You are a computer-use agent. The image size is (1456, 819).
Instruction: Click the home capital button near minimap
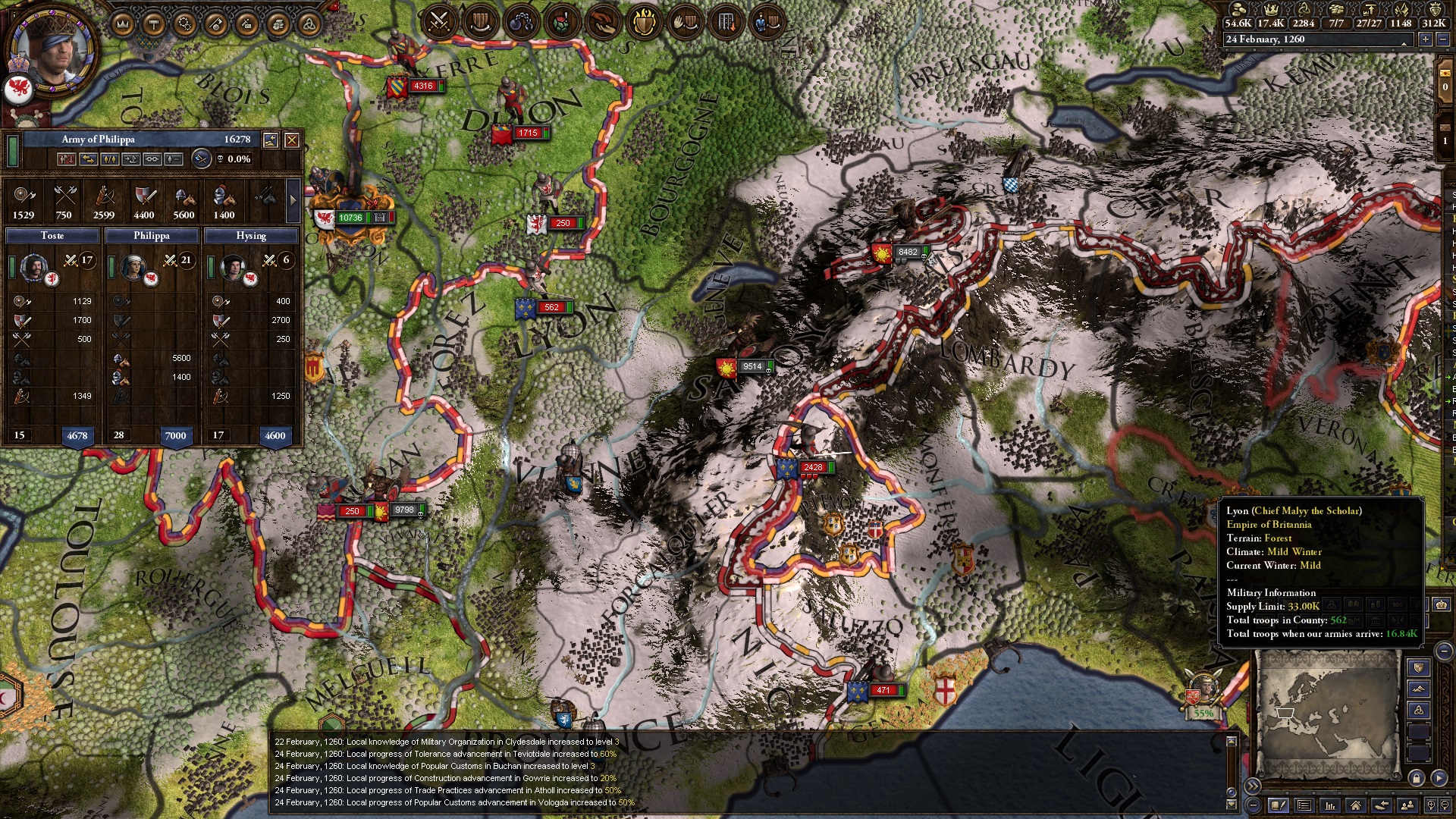coord(1356,806)
